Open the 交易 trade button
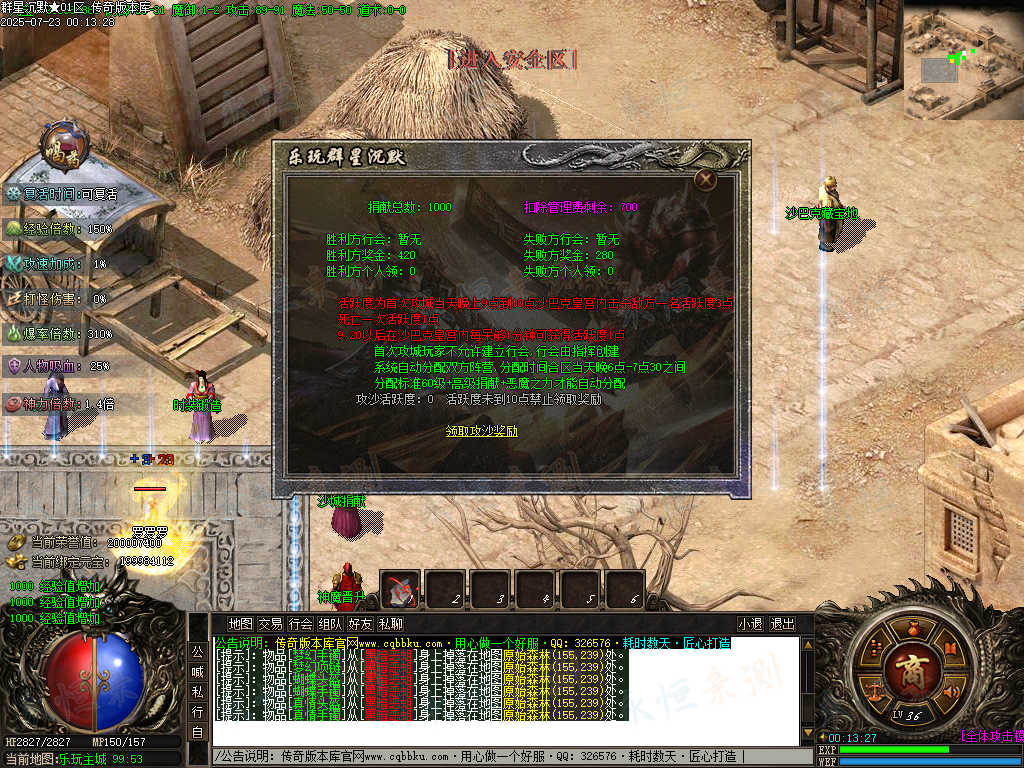This screenshot has width=1024, height=768. [270, 624]
